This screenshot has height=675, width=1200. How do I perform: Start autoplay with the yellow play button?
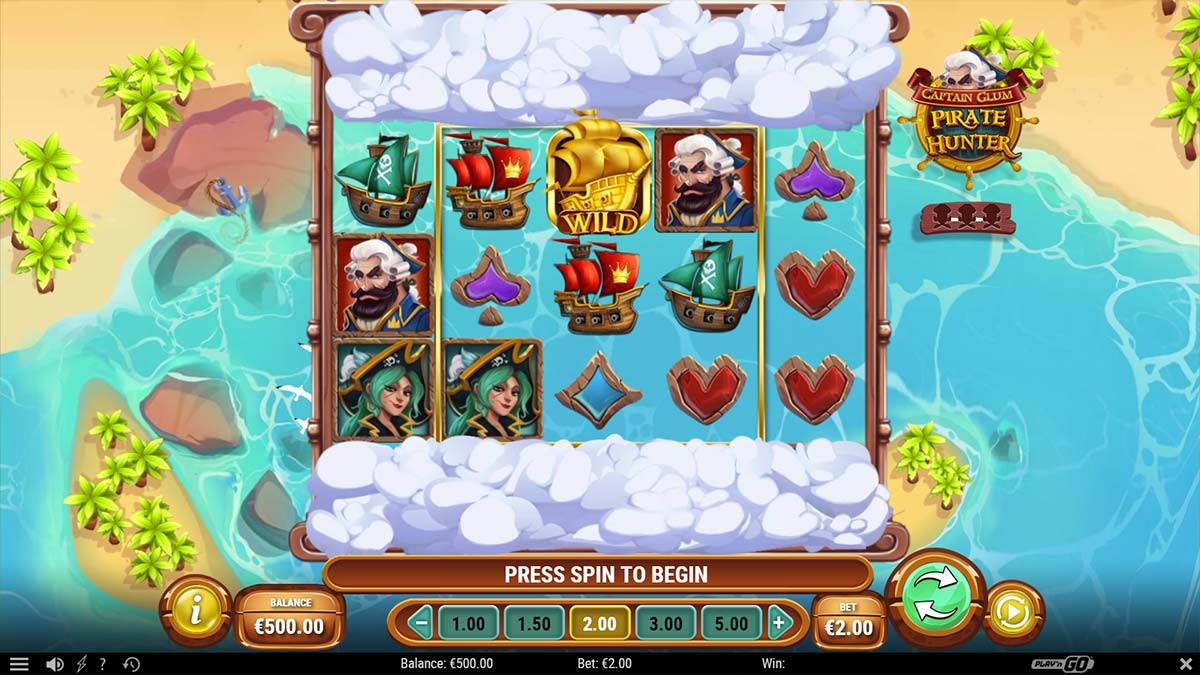pyautogui.click(x=1012, y=612)
